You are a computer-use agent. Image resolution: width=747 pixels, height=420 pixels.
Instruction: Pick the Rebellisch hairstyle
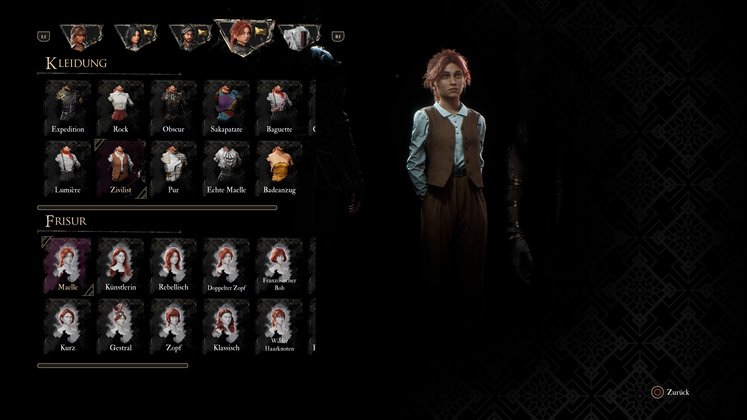point(174,264)
